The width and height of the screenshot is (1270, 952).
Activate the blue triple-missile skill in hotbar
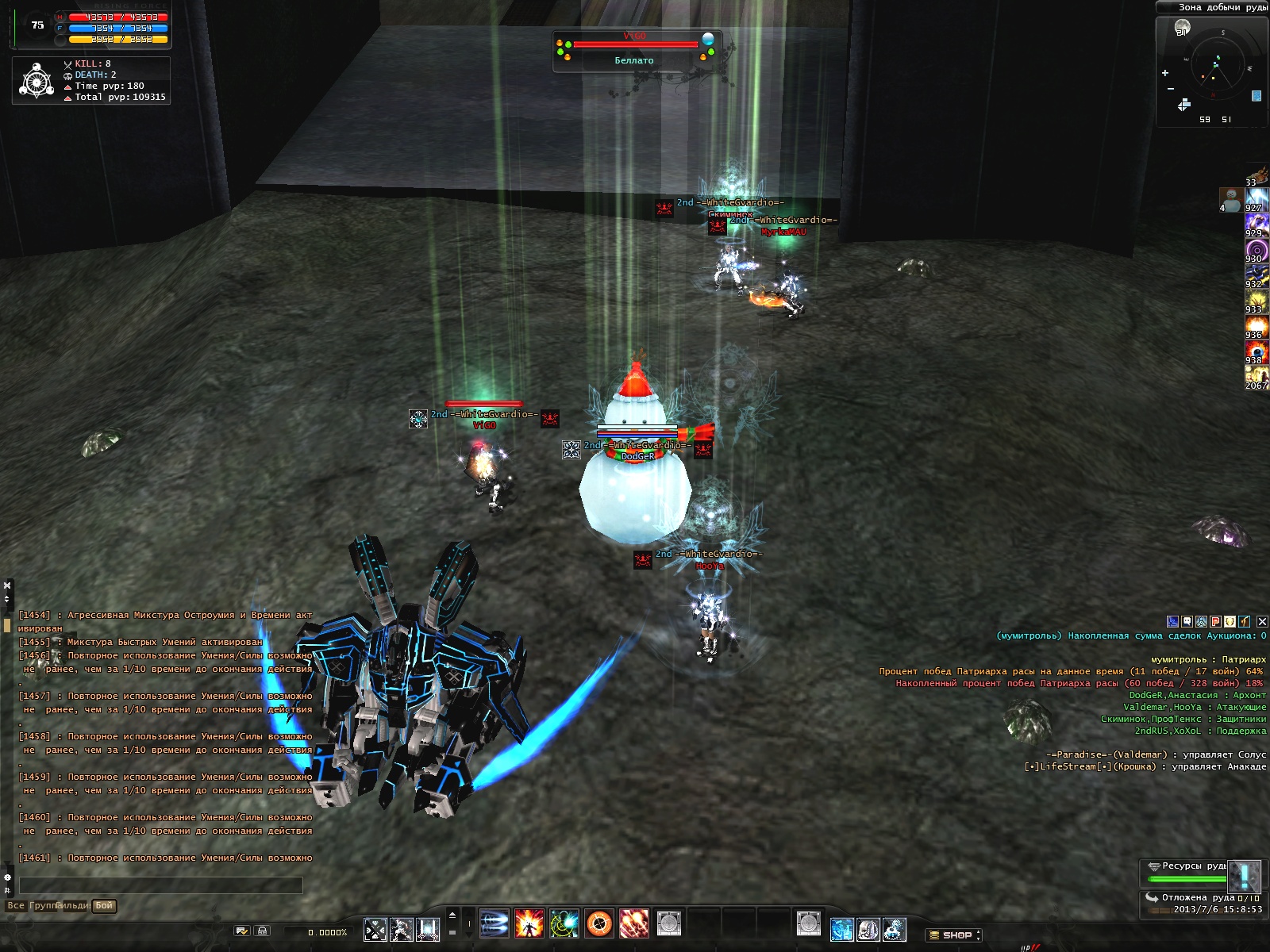click(x=495, y=923)
